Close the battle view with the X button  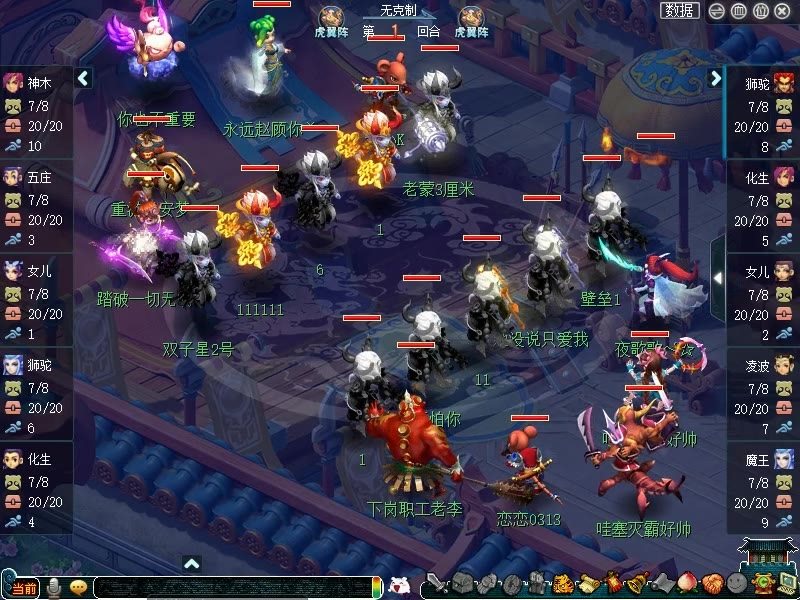782,11
